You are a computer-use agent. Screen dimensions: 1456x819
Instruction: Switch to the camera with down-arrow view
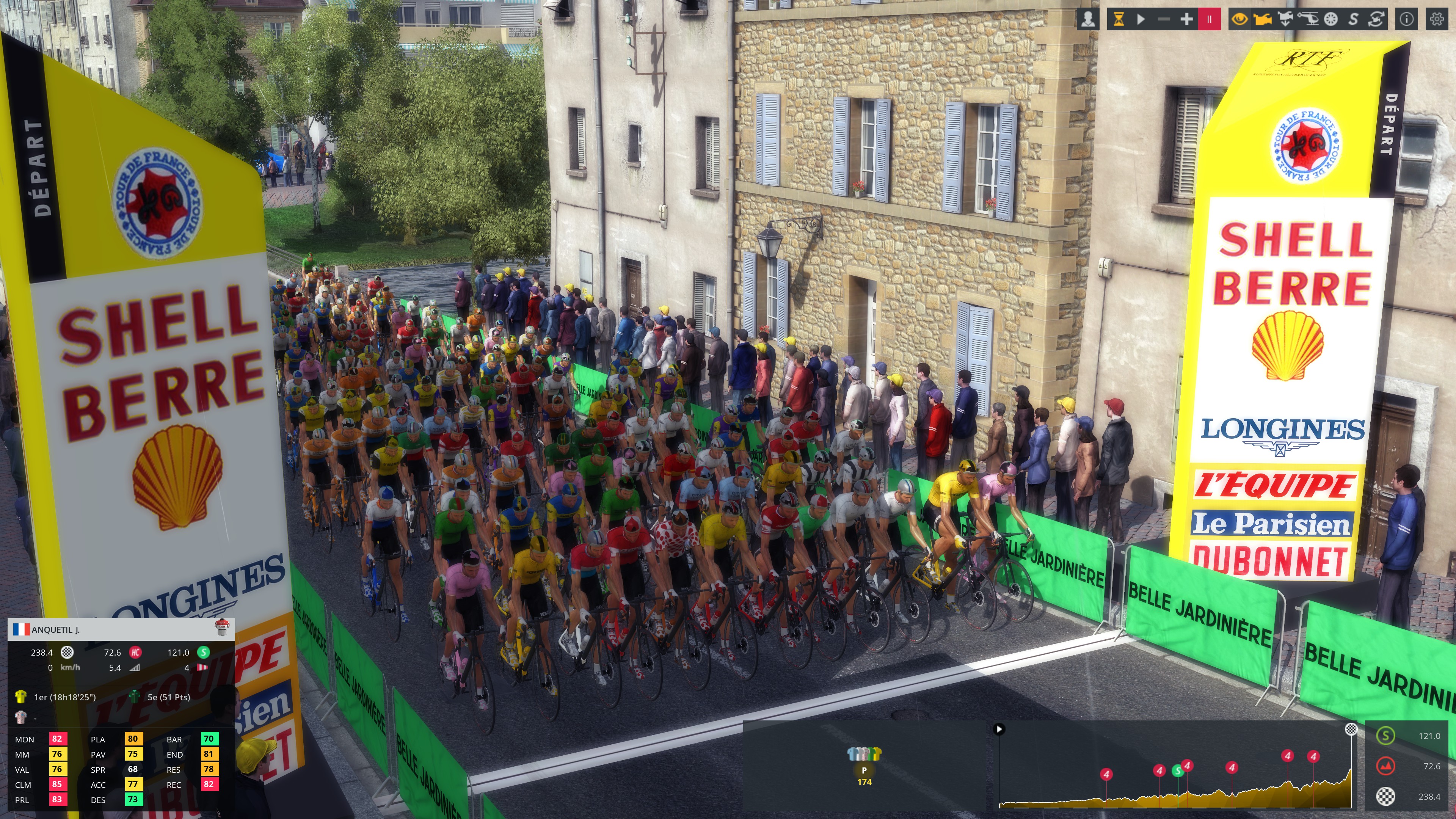[1285, 20]
